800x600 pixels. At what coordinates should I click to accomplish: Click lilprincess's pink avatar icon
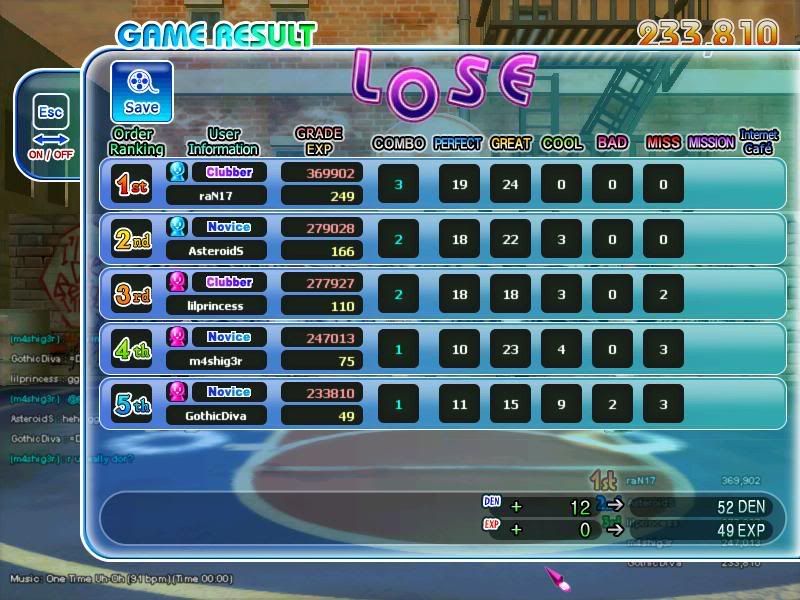pyautogui.click(x=177, y=282)
